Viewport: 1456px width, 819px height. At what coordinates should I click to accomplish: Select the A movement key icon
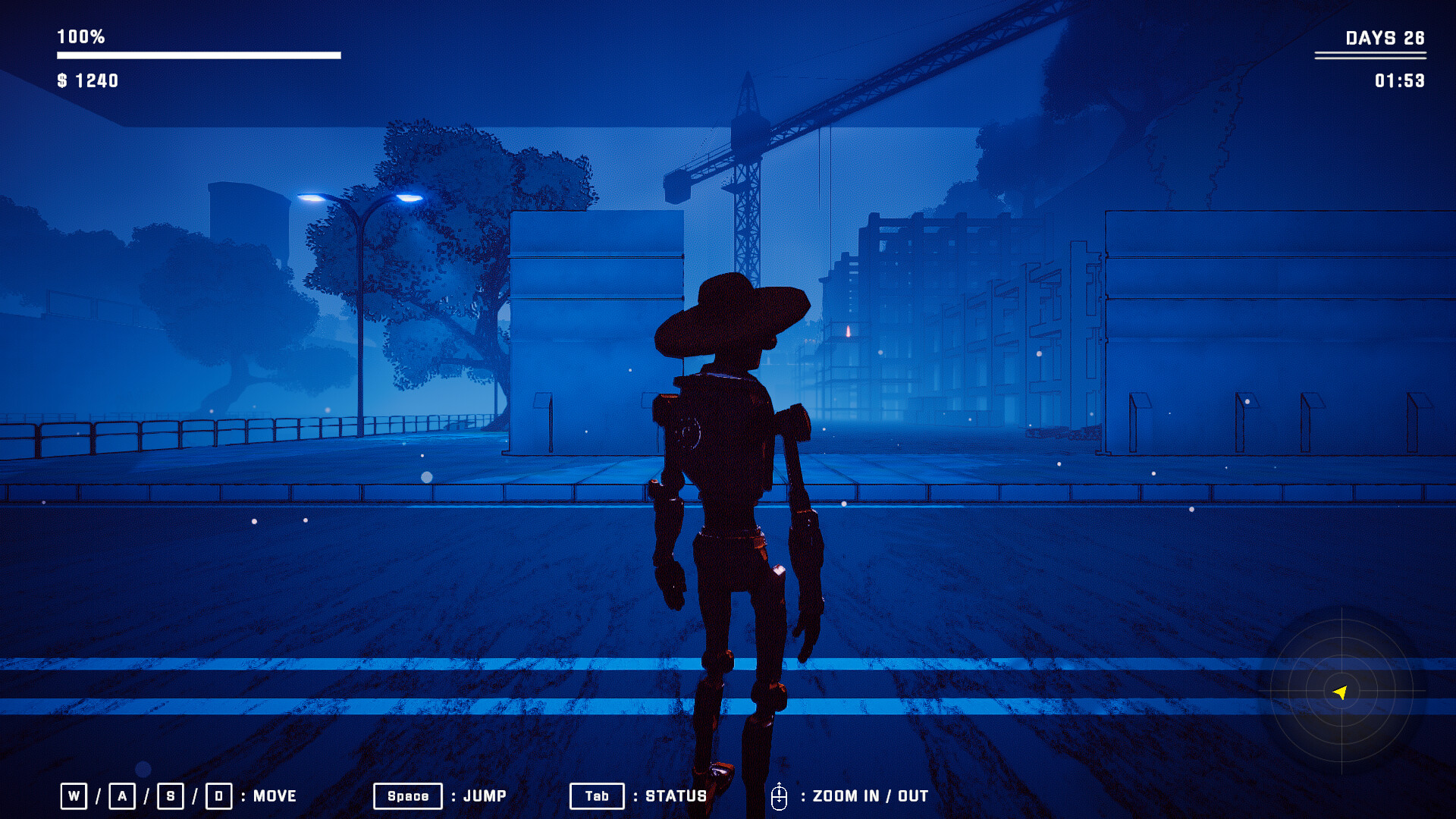tap(122, 796)
